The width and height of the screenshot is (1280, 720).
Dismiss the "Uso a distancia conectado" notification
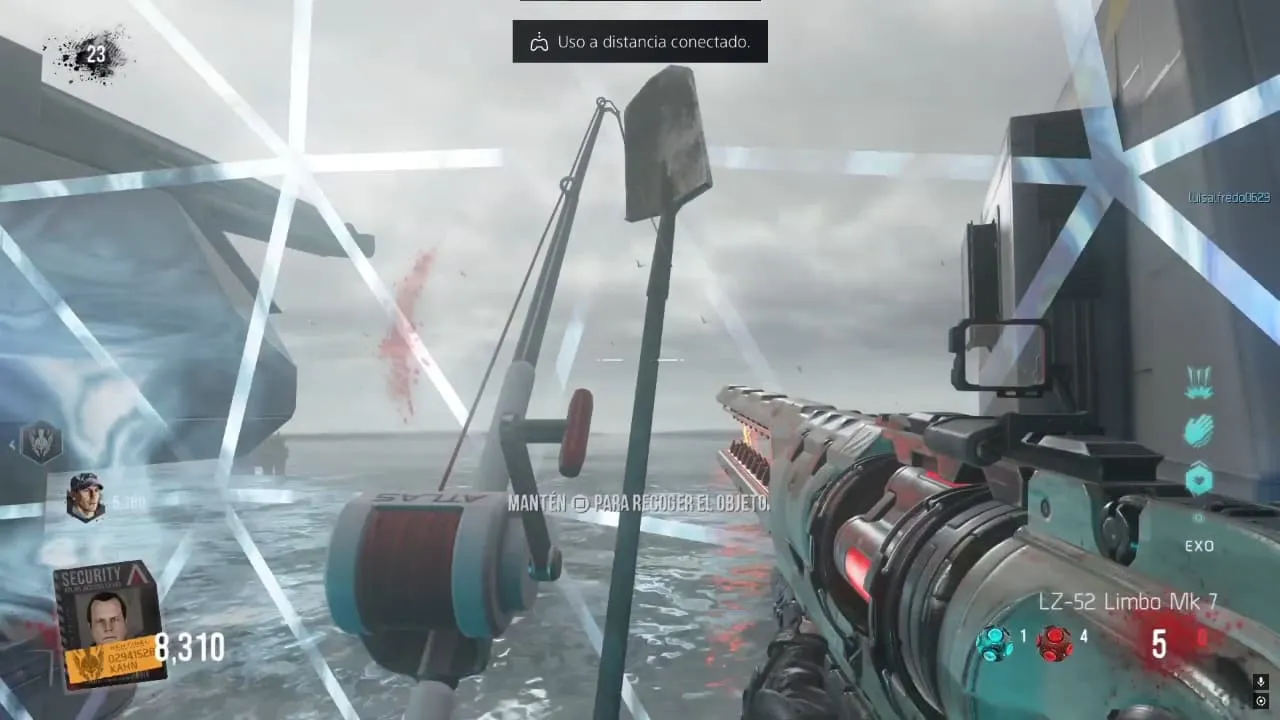(640, 42)
